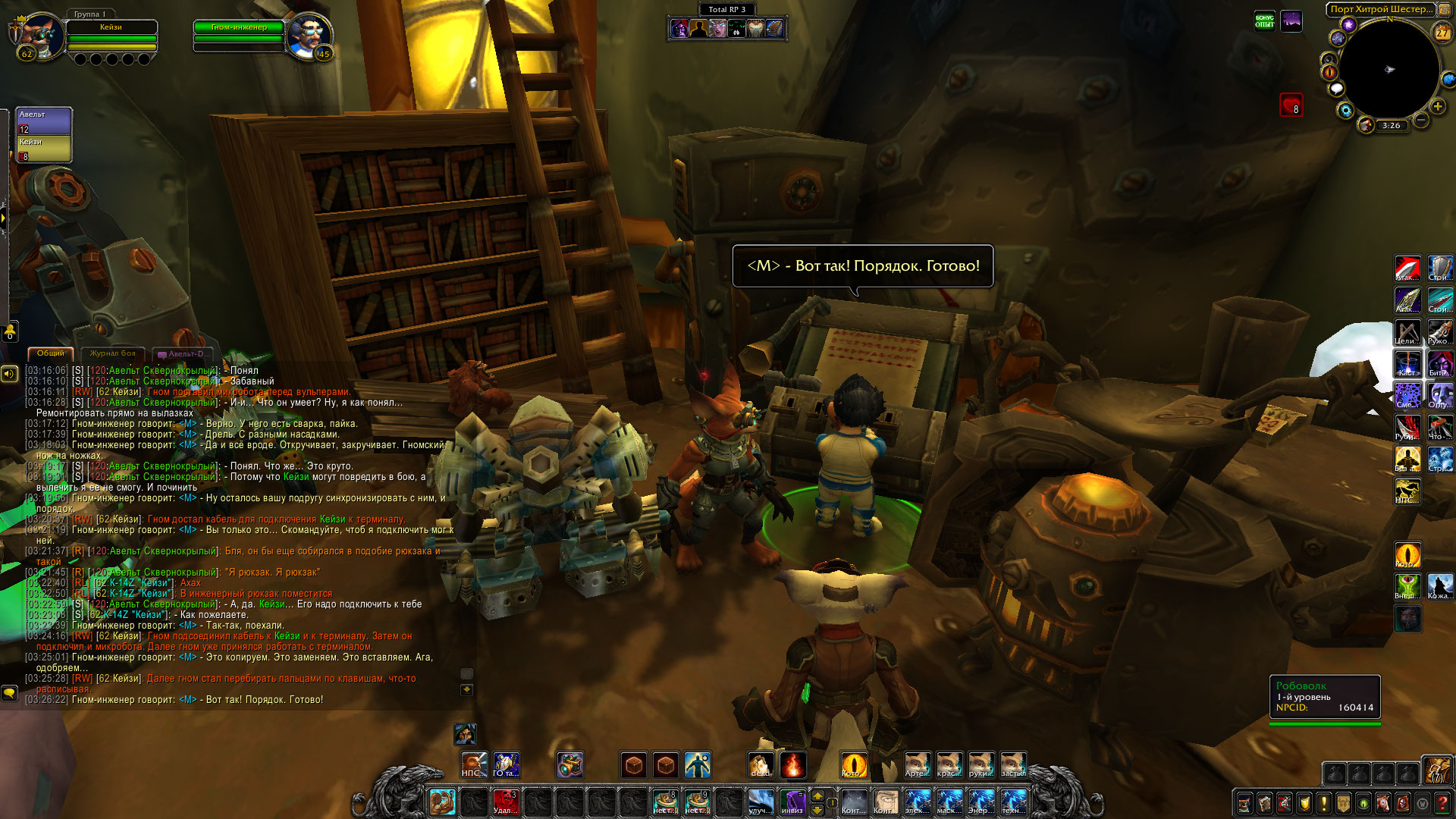Screen dimensions: 1456x819
Task: Select Авельт in the party frame
Action: click(44, 121)
